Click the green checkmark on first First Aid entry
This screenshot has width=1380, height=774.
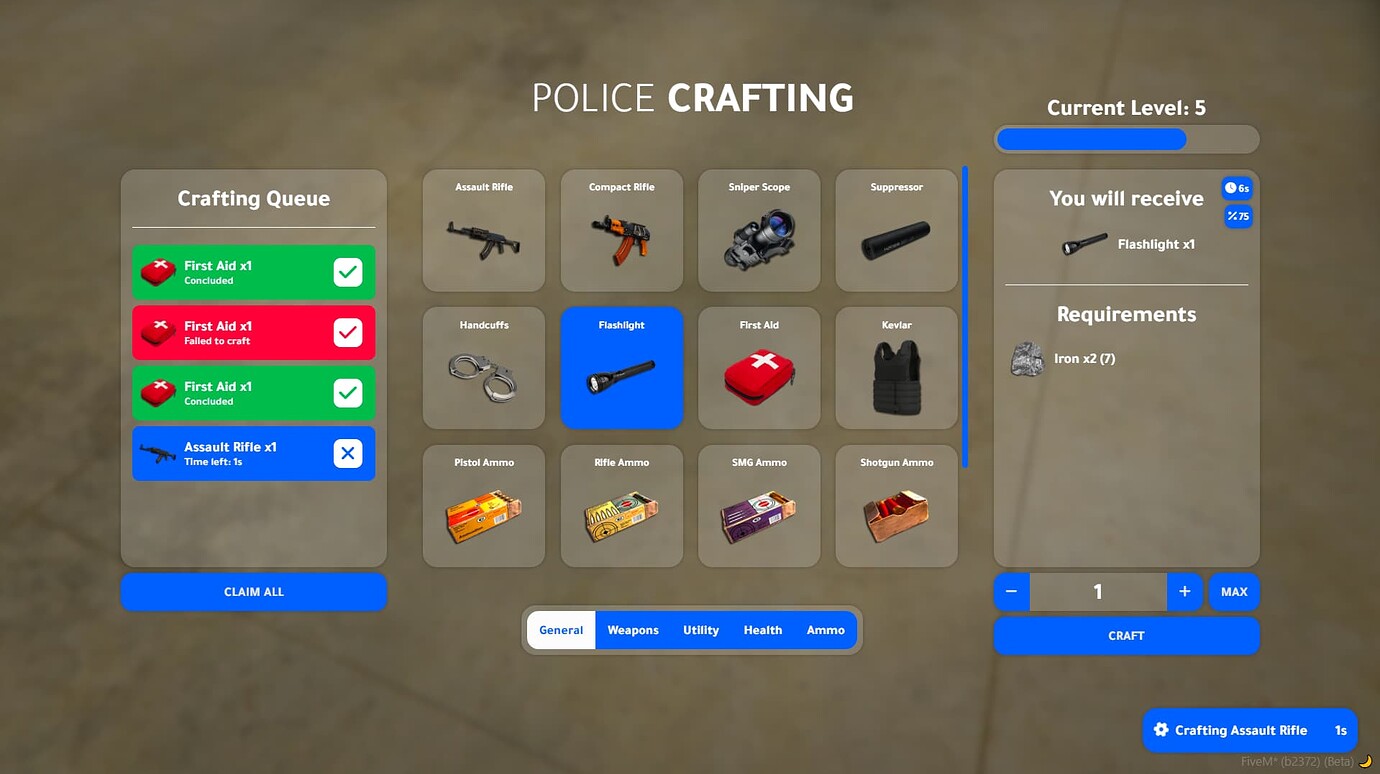click(348, 271)
